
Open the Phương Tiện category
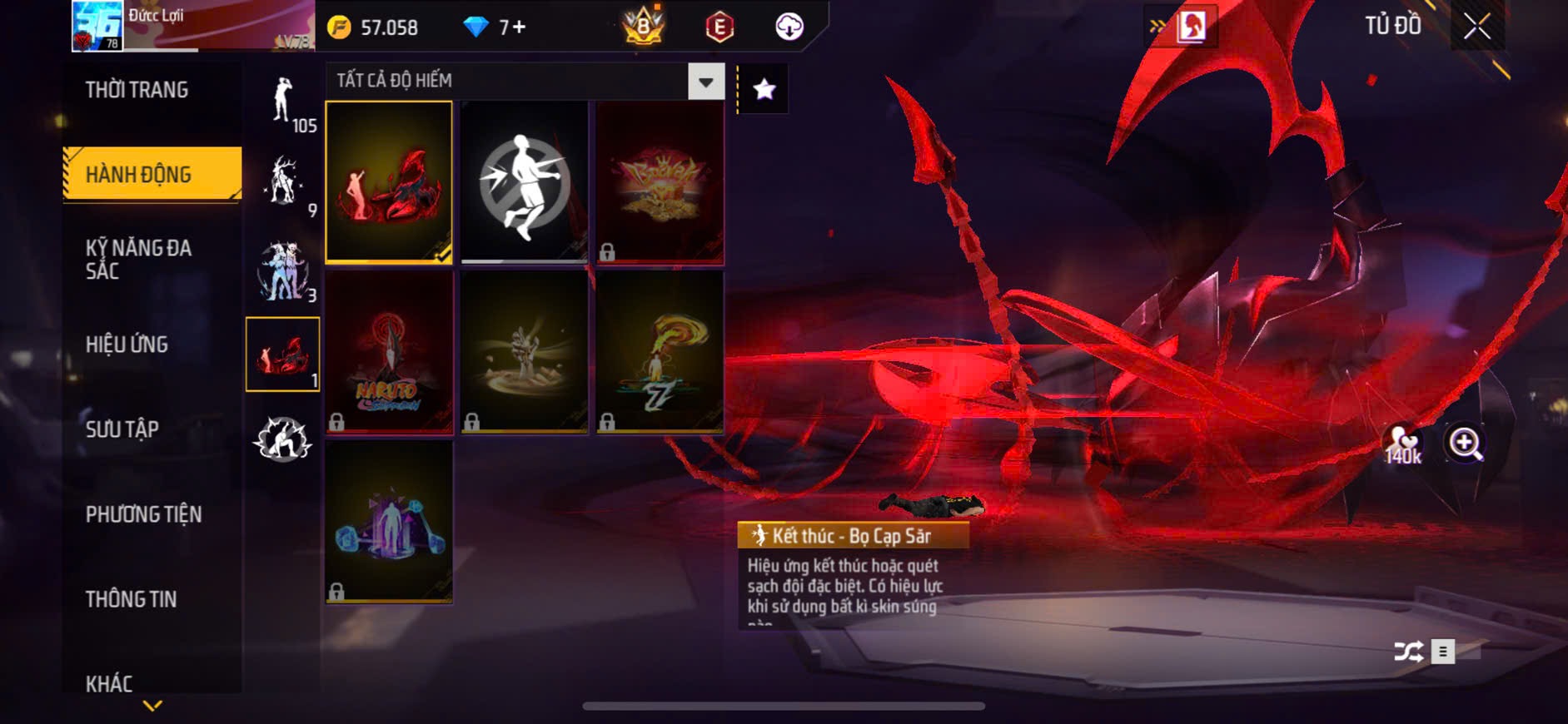tap(143, 514)
